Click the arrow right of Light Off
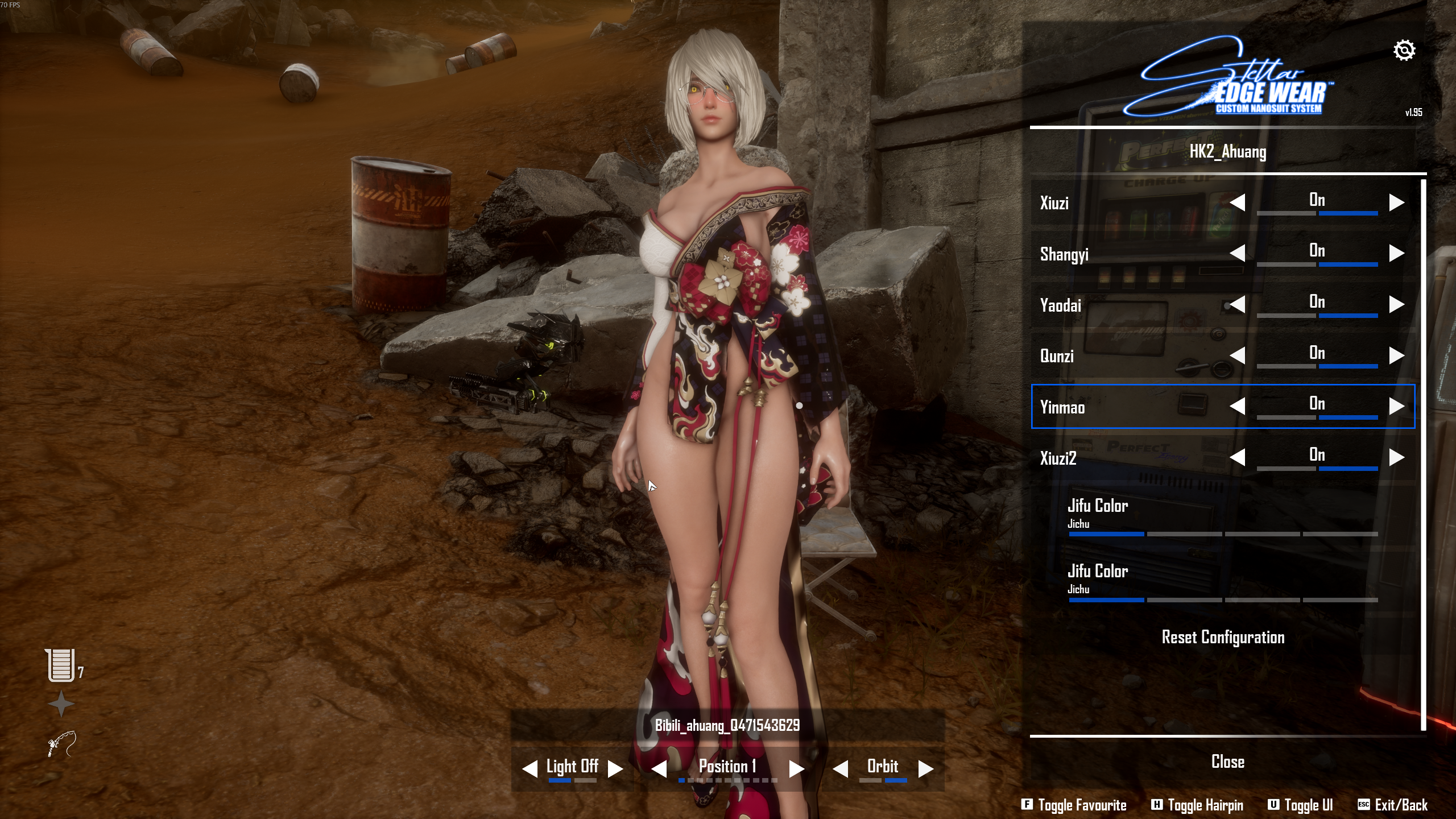Screen dimensions: 1456x819 tap(615, 768)
